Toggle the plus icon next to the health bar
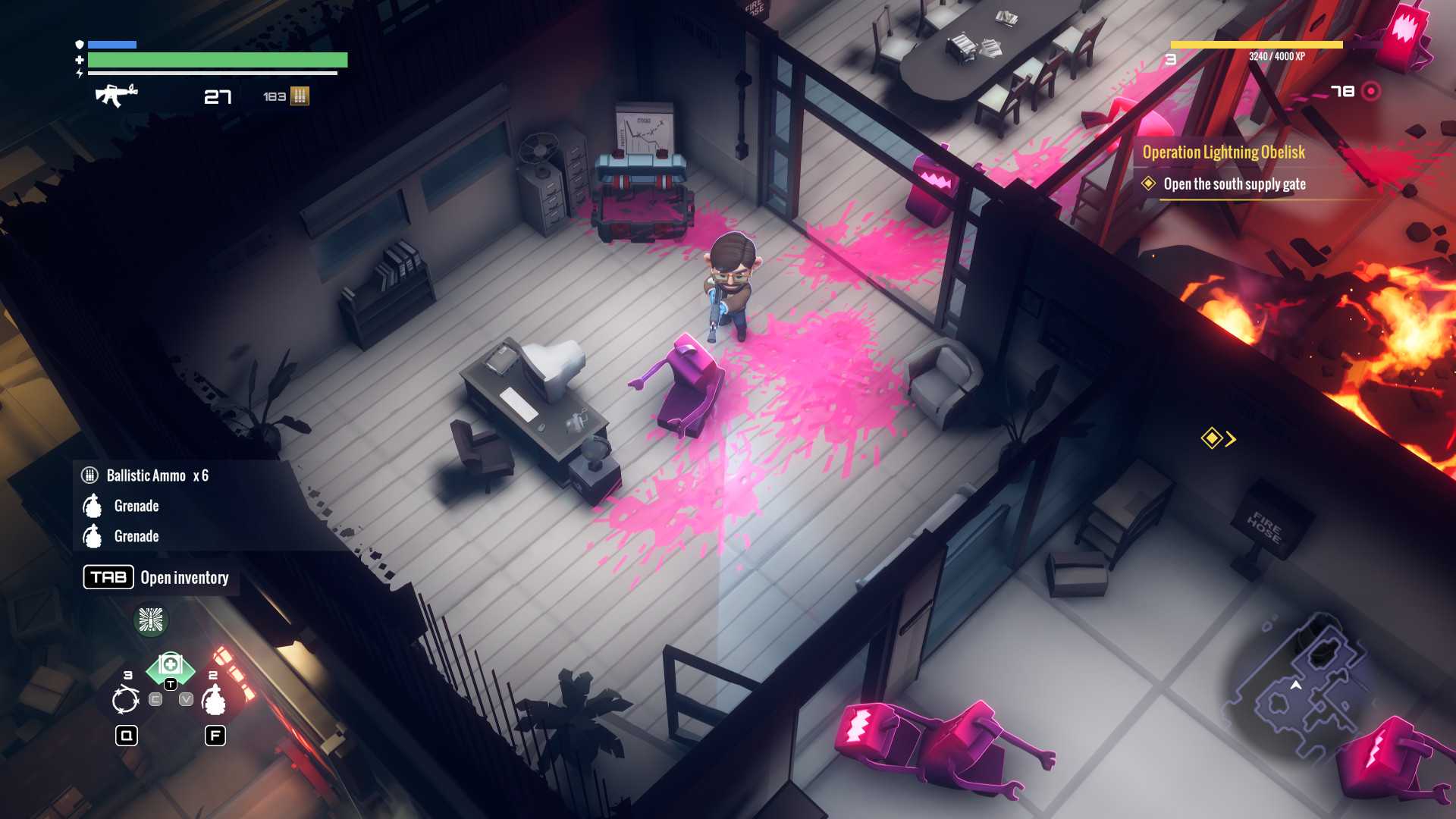This screenshot has height=819, width=1456. coord(79,60)
